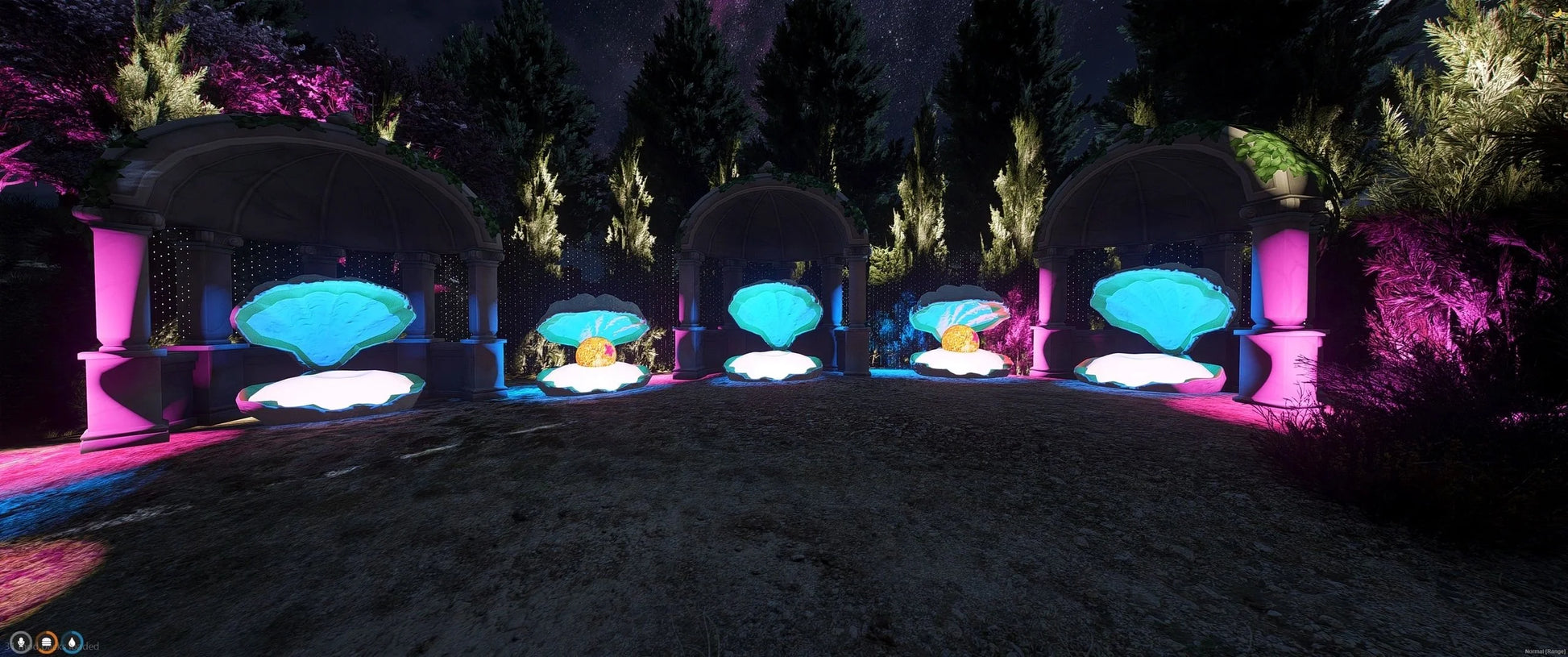This screenshot has width=1568, height=657.
Task: Select the burger hunger status icon
Action: pyautogui.click(x=47, y=642)
